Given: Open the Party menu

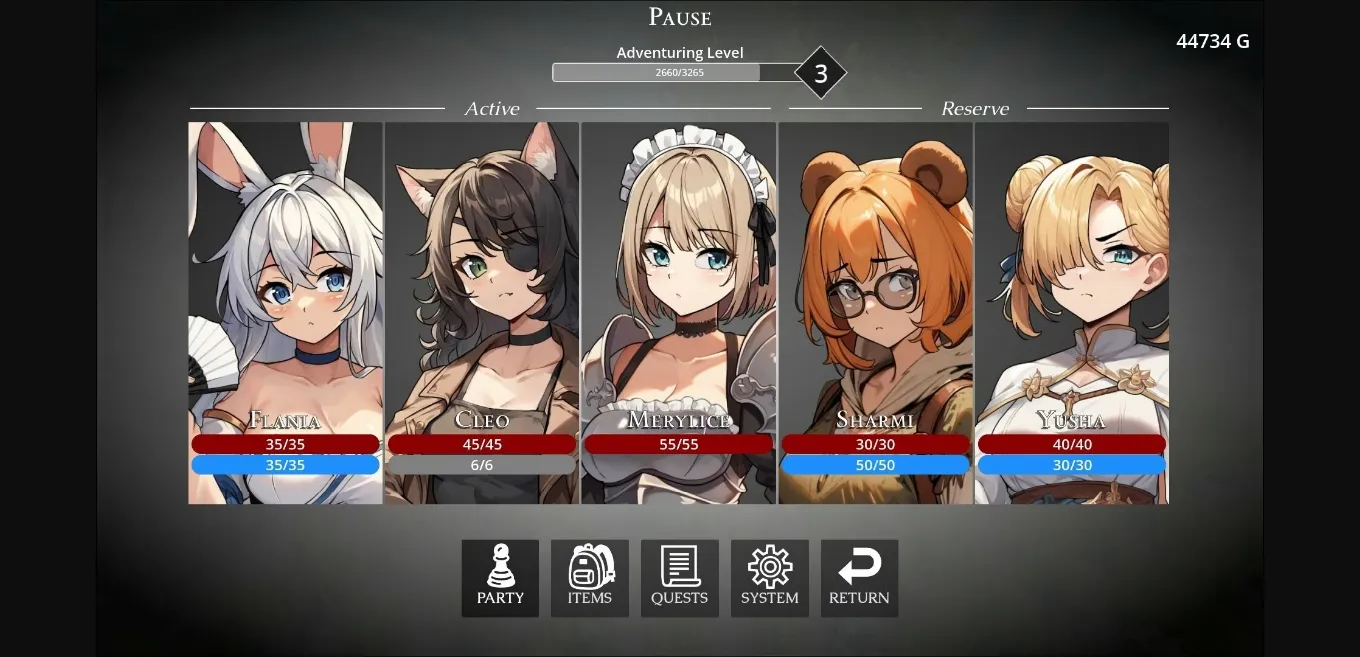Looking at the screenshot, I should pyautogui.click(x=500, y=578).
